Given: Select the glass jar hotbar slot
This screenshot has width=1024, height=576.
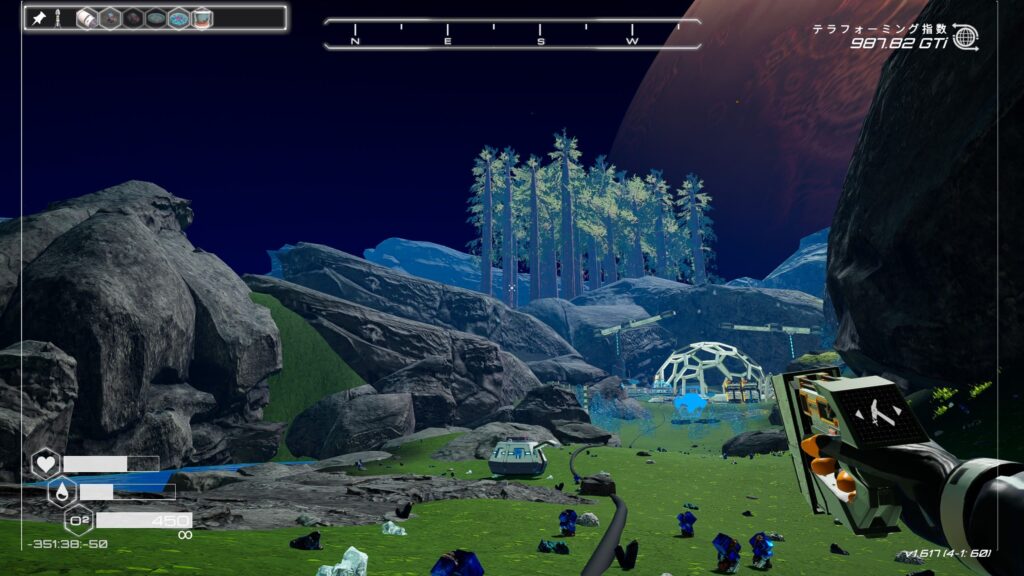Looking at the screenshot, I should click(202, 18).
